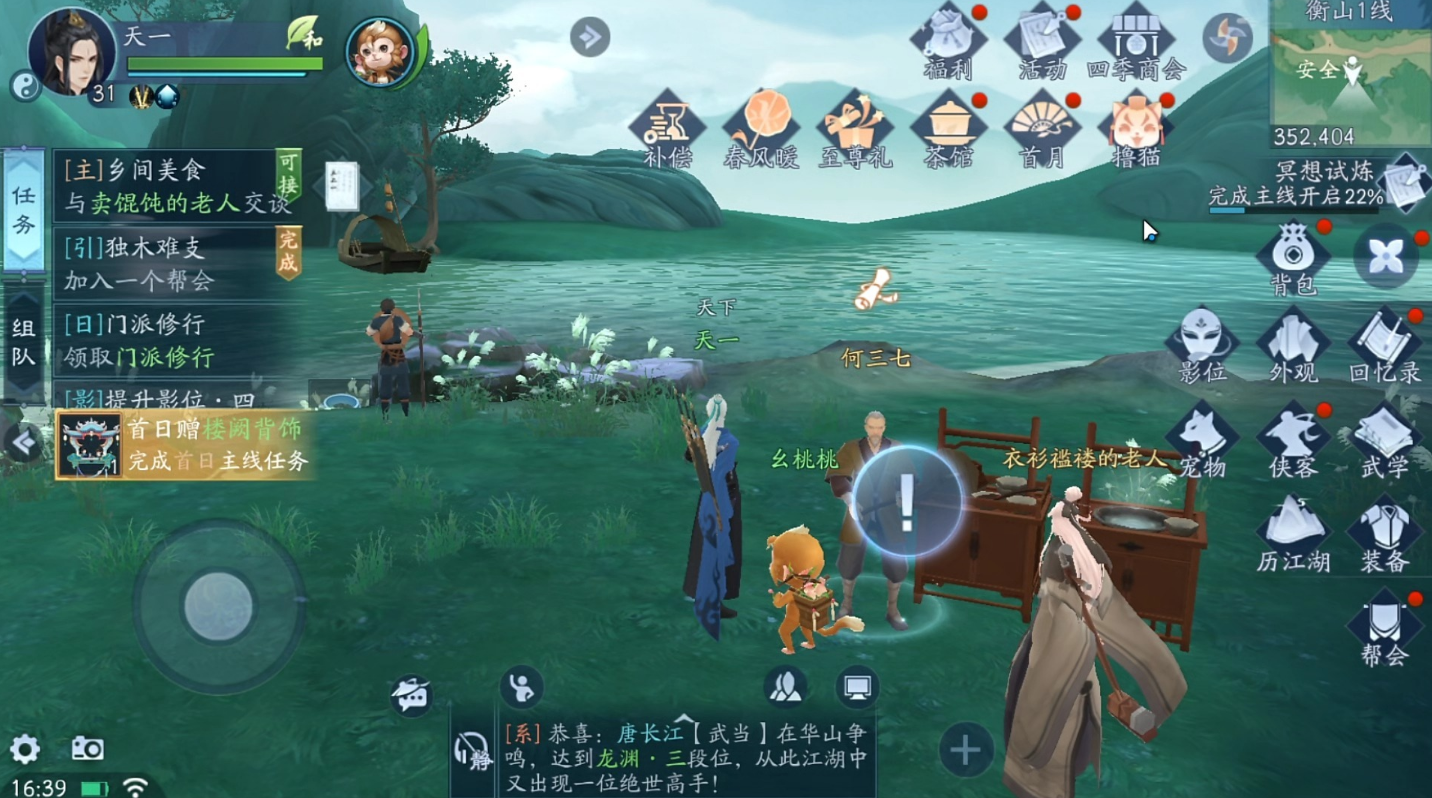Viewport: 1432px width, 798px height.
Task: Open the 宠物 pet menu
Action: pyautogui.click(x=1201, y=438)
